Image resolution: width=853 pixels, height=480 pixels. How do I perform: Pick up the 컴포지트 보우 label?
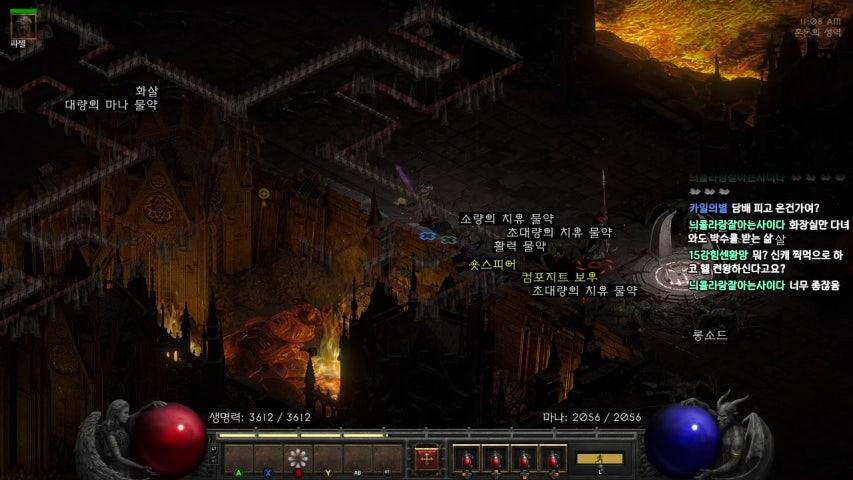pos(559,276)
